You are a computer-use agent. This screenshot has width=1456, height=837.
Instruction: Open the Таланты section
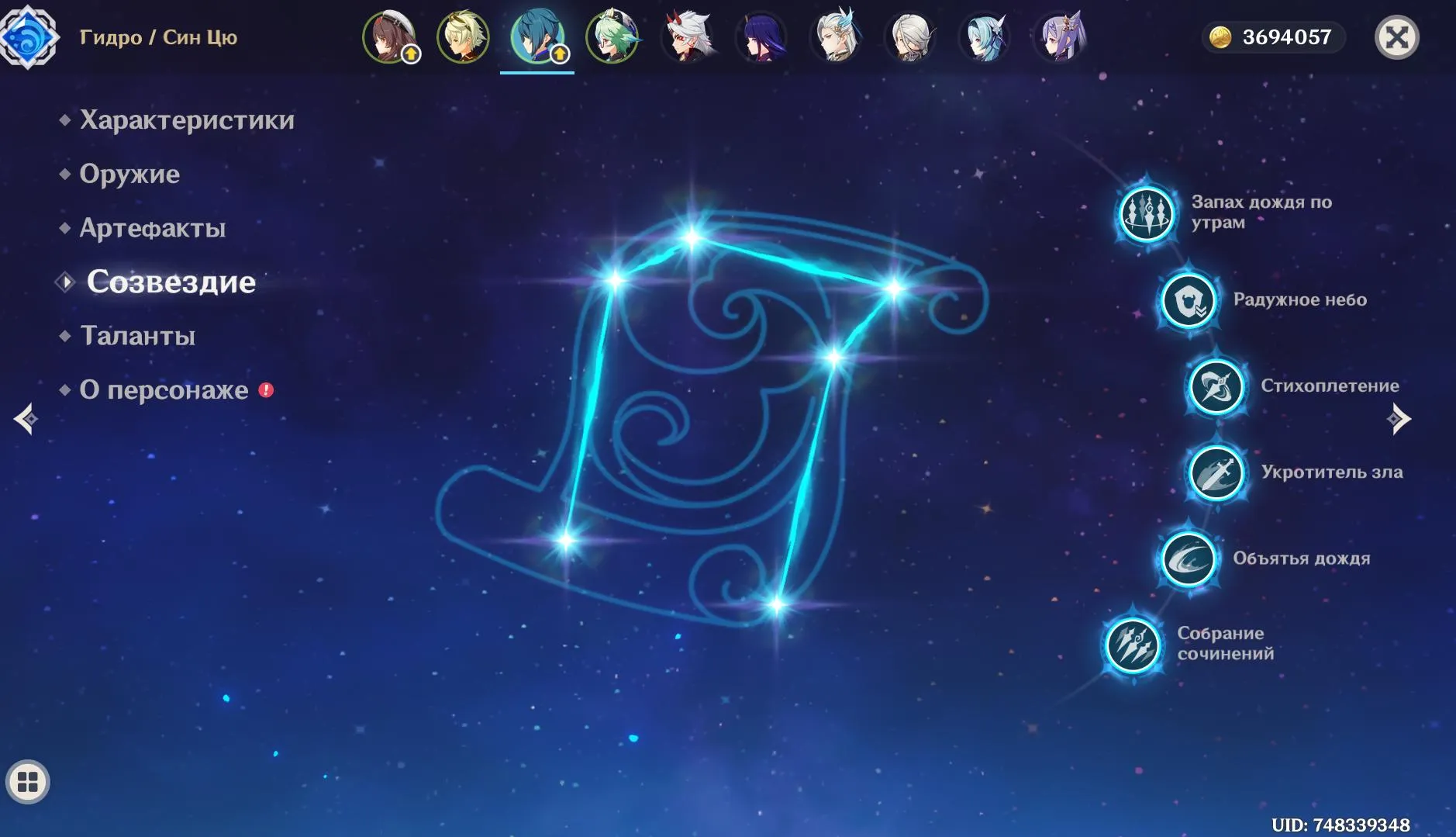[136, 336]
